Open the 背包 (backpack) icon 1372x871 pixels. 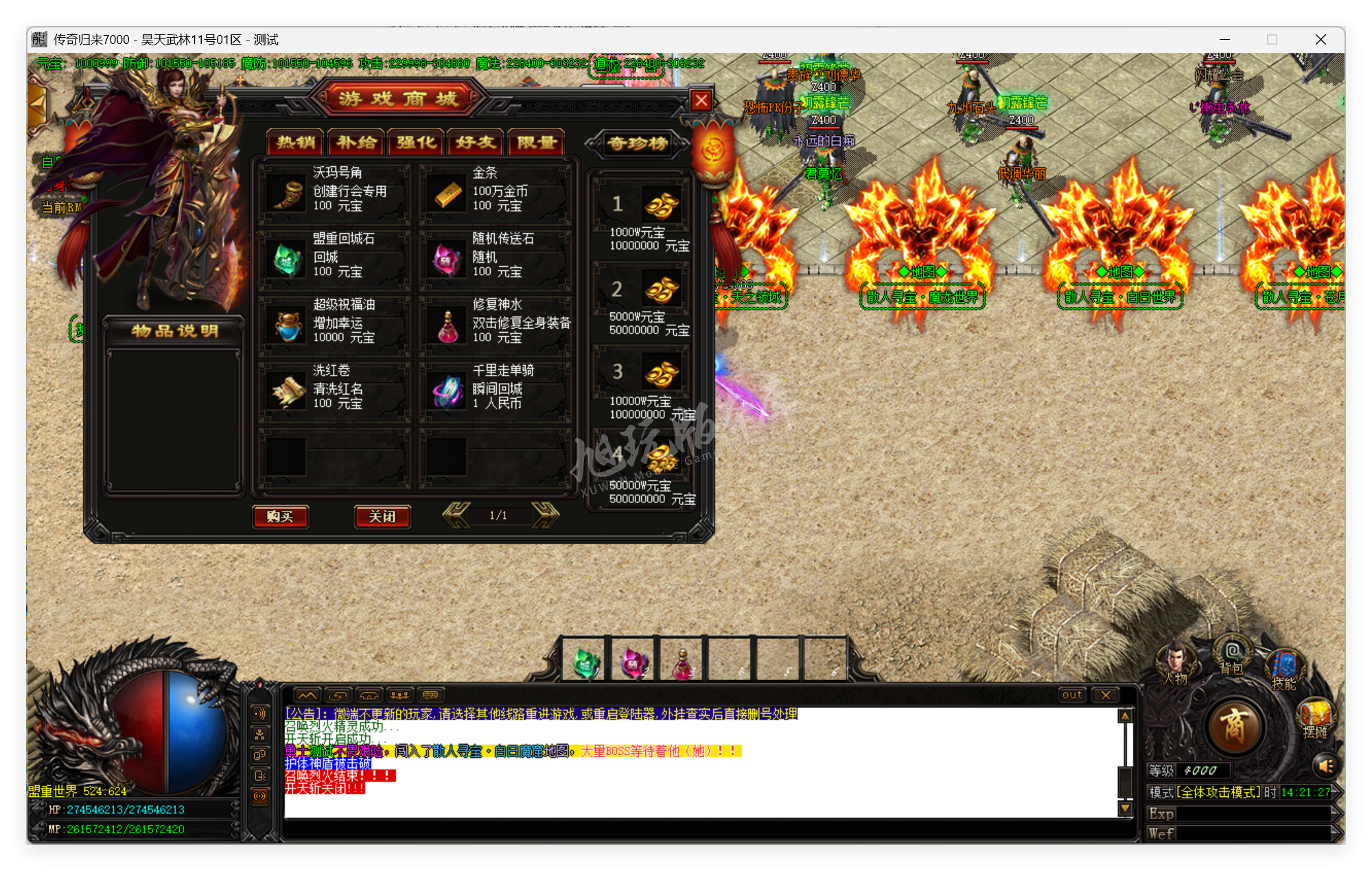click(1231, 653)
